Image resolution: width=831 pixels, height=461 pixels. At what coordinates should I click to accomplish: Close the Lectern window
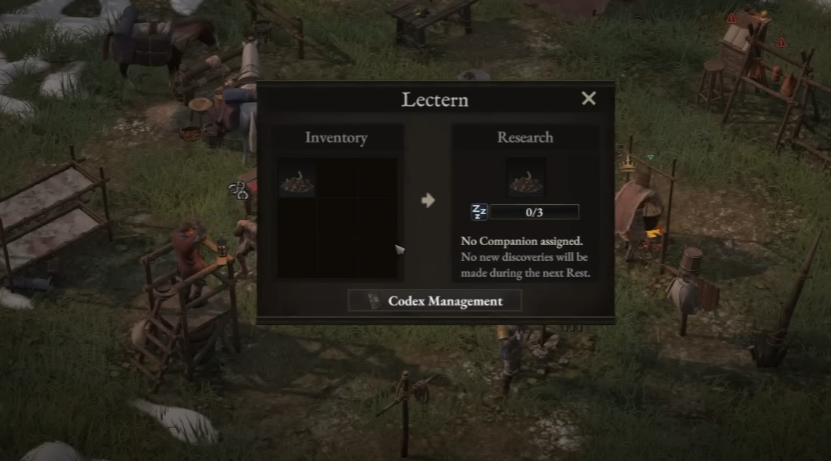pyautogui.click(x=588, y=98)
